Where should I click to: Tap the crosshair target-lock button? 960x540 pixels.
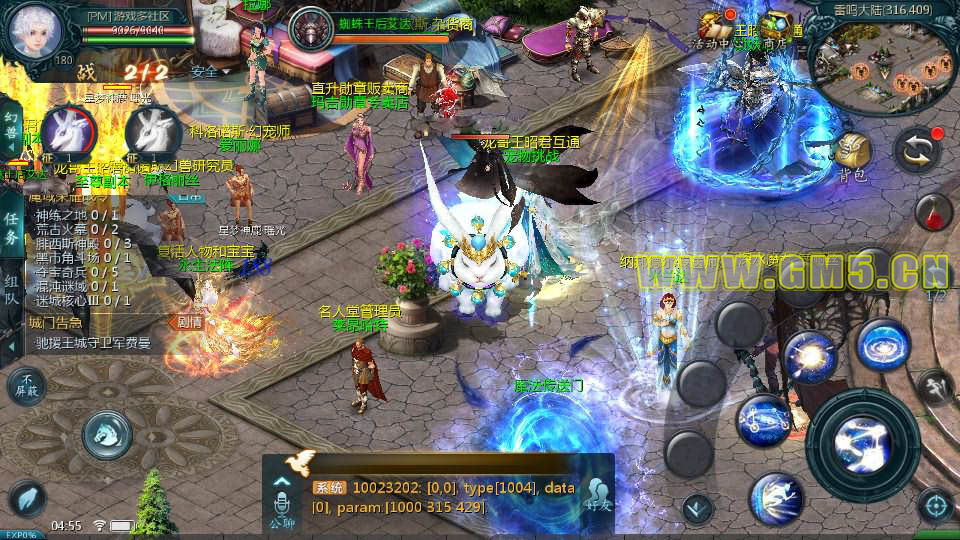coord(935,506)
